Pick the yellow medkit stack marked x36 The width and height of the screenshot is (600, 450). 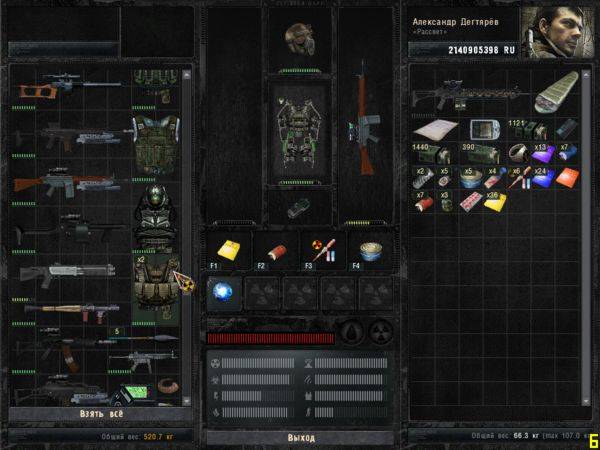(x=497, y=201)
